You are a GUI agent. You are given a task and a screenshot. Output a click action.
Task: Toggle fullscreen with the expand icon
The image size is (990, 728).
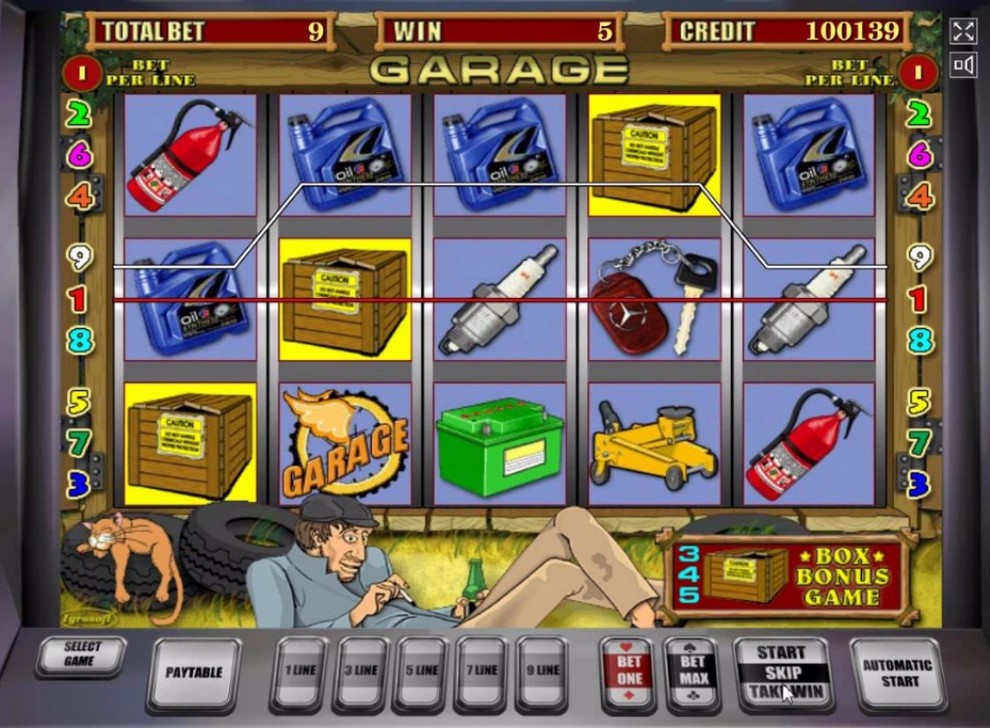pyautogui.click(x=963, y=31)
